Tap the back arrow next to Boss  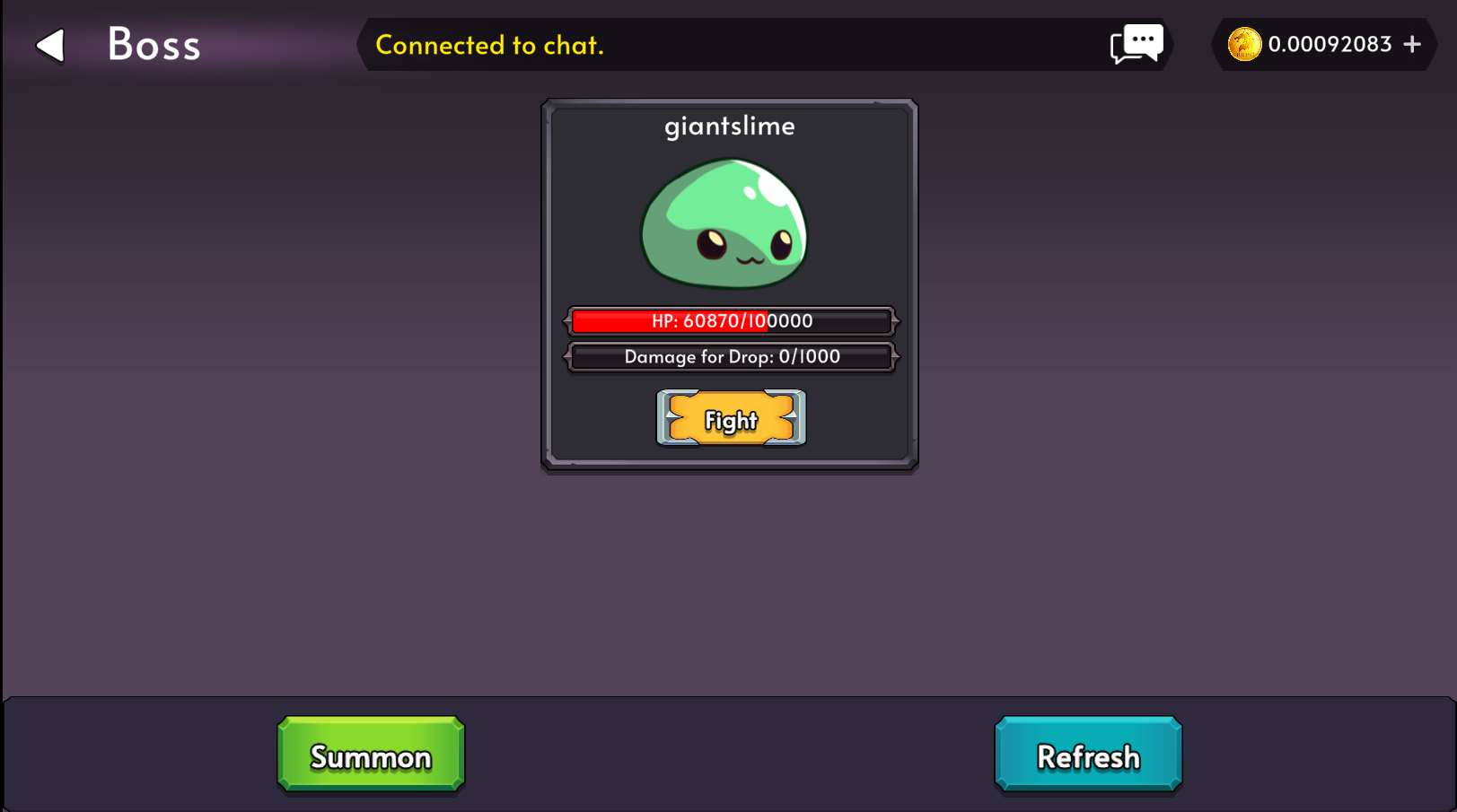pyautogui.click(x=51, y=44)
